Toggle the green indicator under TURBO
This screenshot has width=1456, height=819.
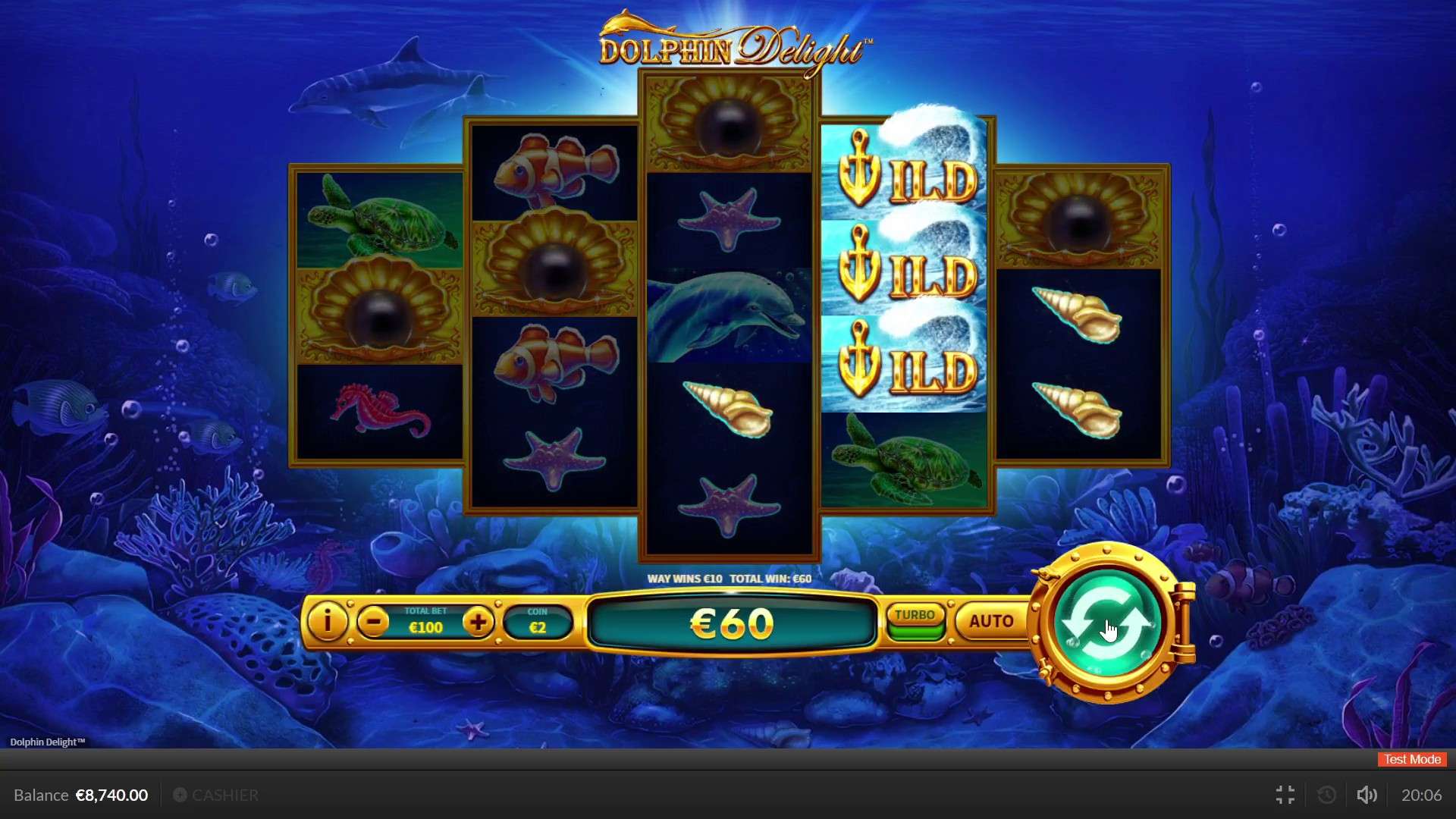(915, 631)
